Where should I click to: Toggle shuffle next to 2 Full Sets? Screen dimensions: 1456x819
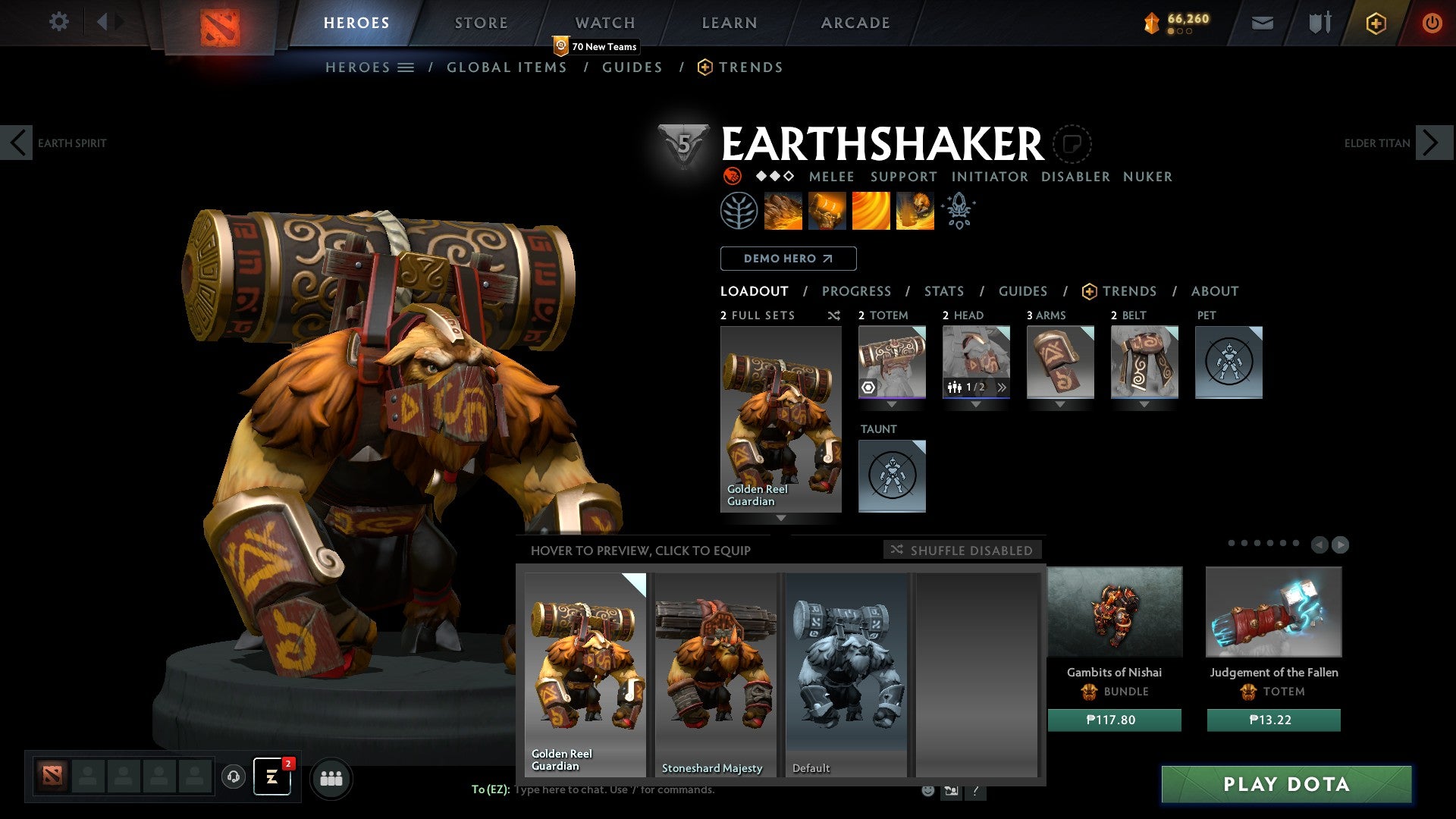(x=834, y=315)
